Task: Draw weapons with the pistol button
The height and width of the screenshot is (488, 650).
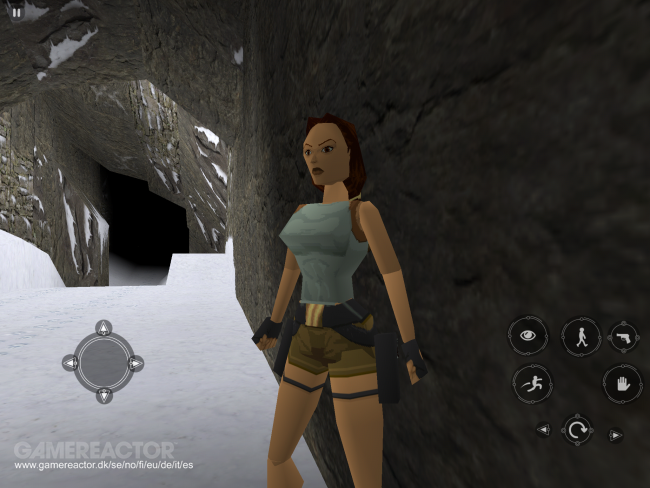Action: click(621, 337)
